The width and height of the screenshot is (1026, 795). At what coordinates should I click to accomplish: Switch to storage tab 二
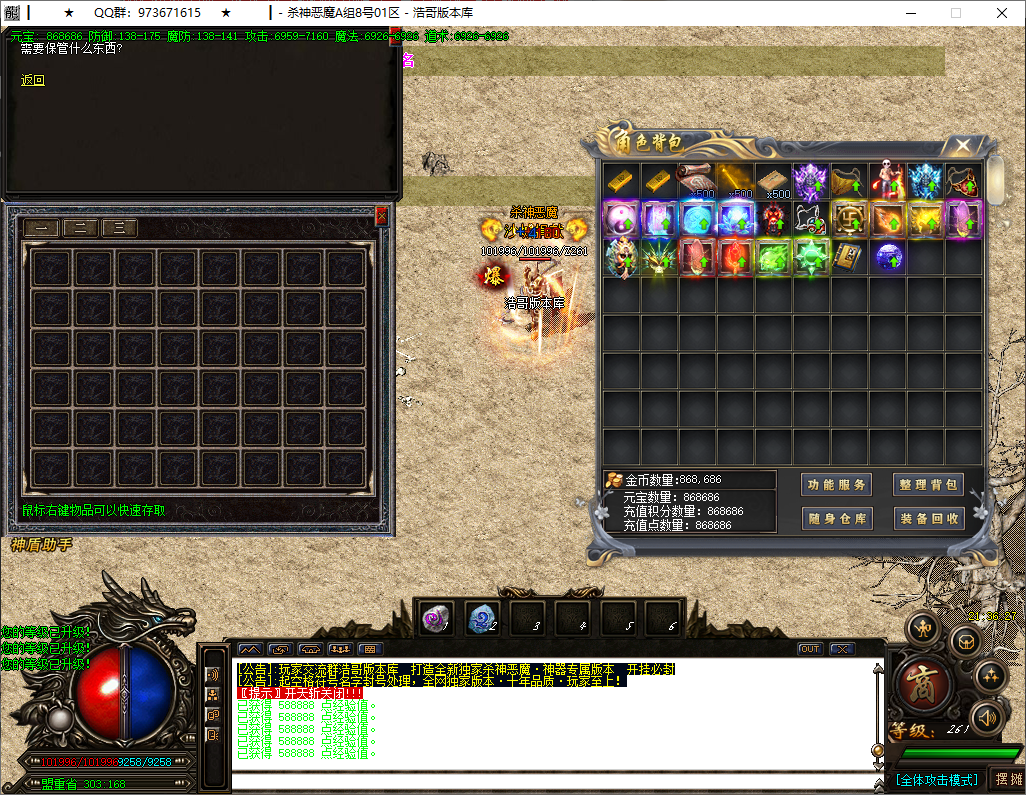pyautogui.click(x=80, y=228)
